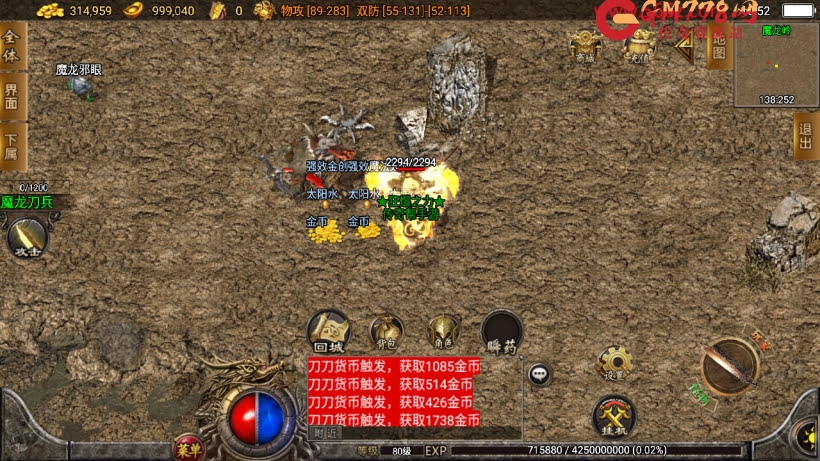Open the 角色 character sheet
Image resolution: width=820 pixels, height=461 pixels.
[x=443, y=331]
